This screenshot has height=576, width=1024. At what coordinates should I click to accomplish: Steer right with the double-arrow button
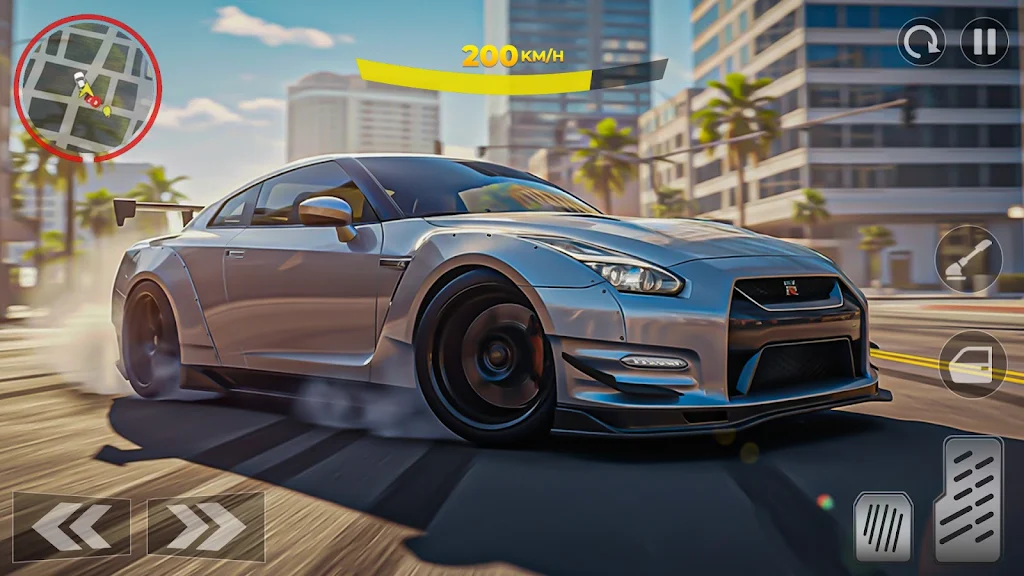(x=206, y=526)
